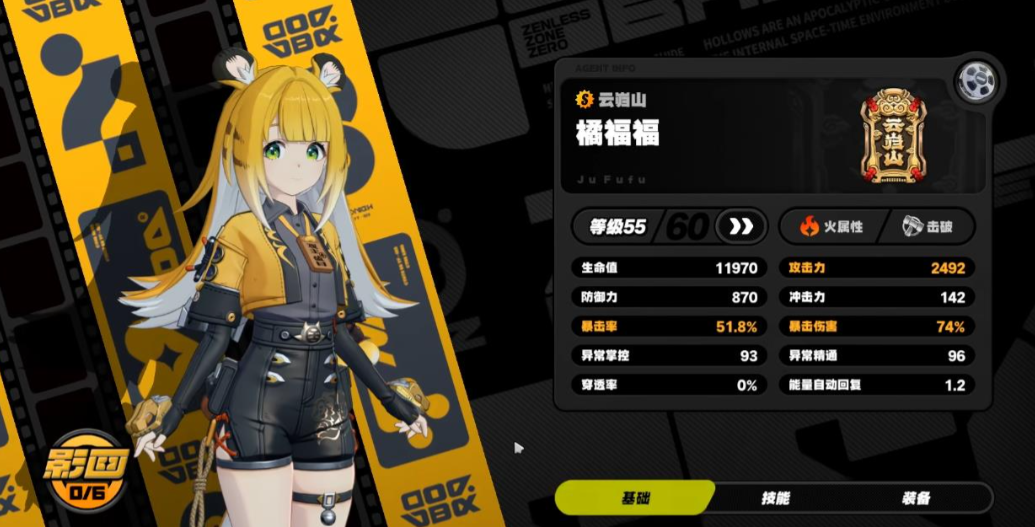Switch to the 基础 tab
The height and width of the screenshot is (527, 1035).
pos(634,497)
